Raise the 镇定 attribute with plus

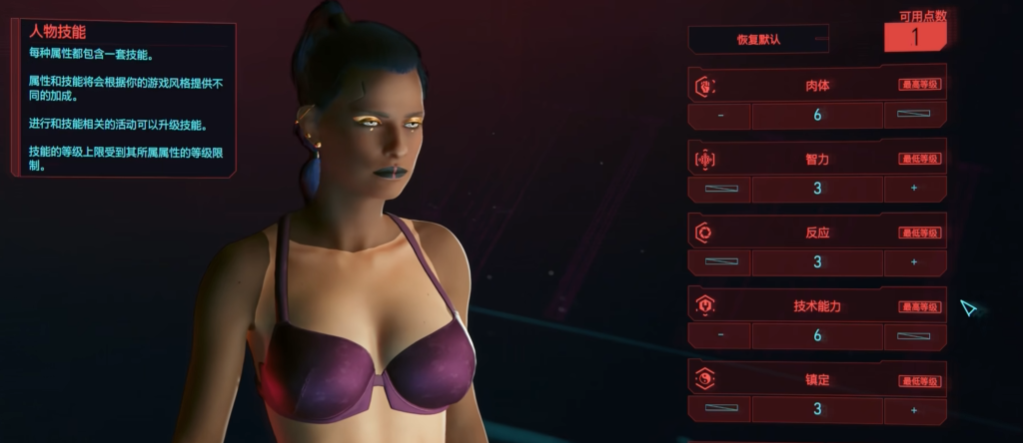[914, 409]
